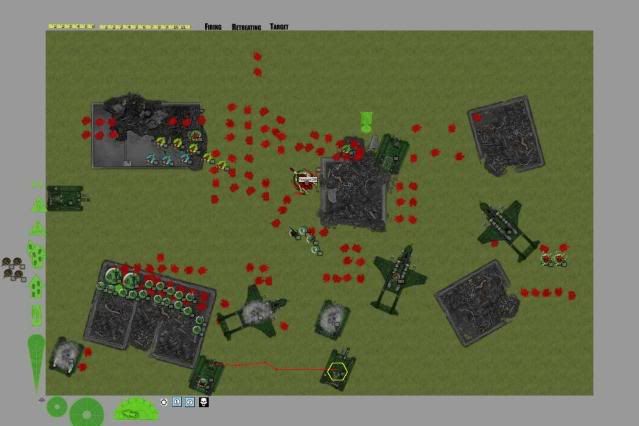
Task: Choose the Target marker label
Action: (279, 26)
